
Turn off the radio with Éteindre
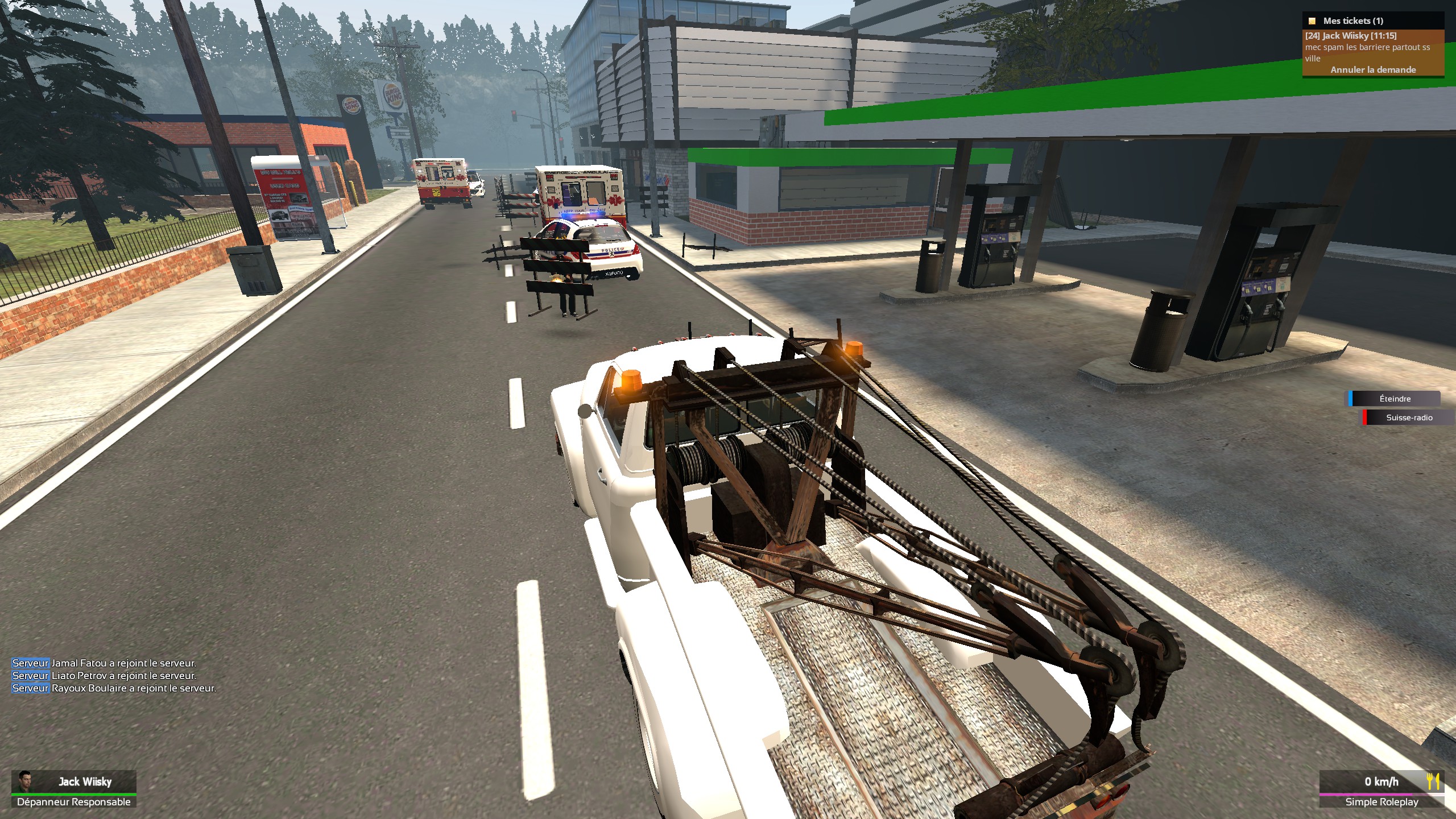pos(1395,399)
